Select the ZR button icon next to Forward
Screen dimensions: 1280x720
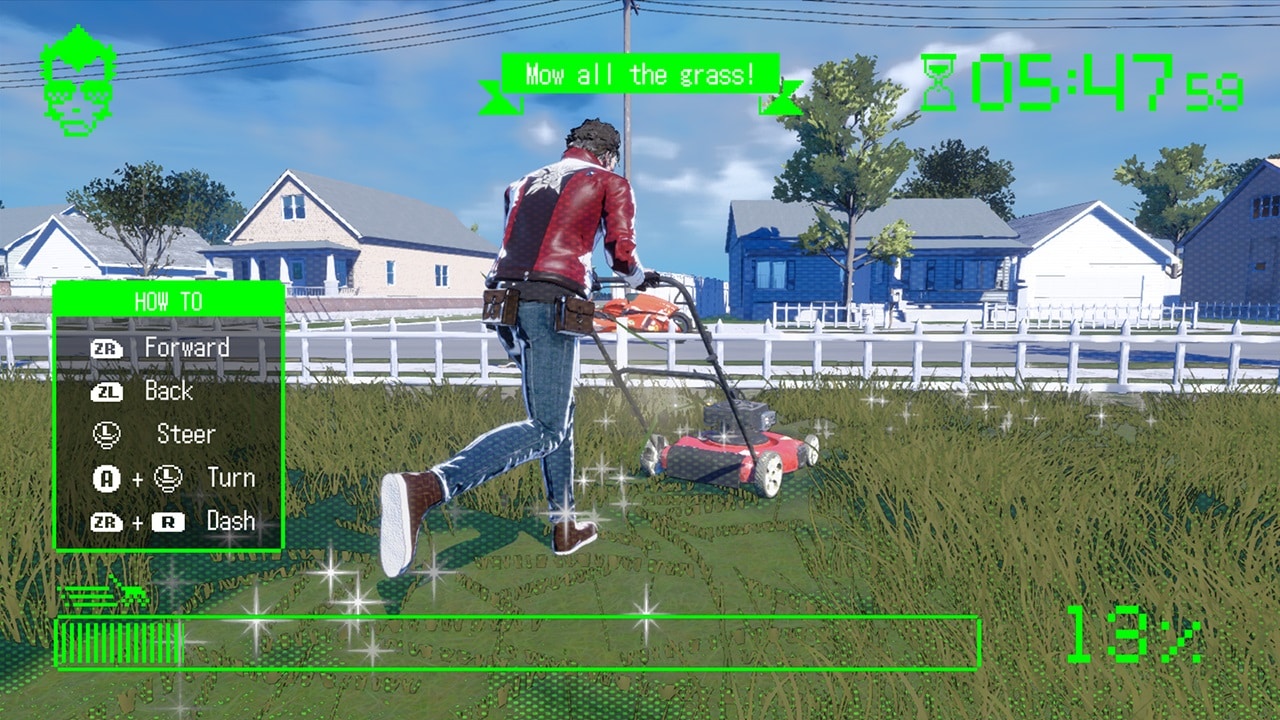[x=106, y=347]
